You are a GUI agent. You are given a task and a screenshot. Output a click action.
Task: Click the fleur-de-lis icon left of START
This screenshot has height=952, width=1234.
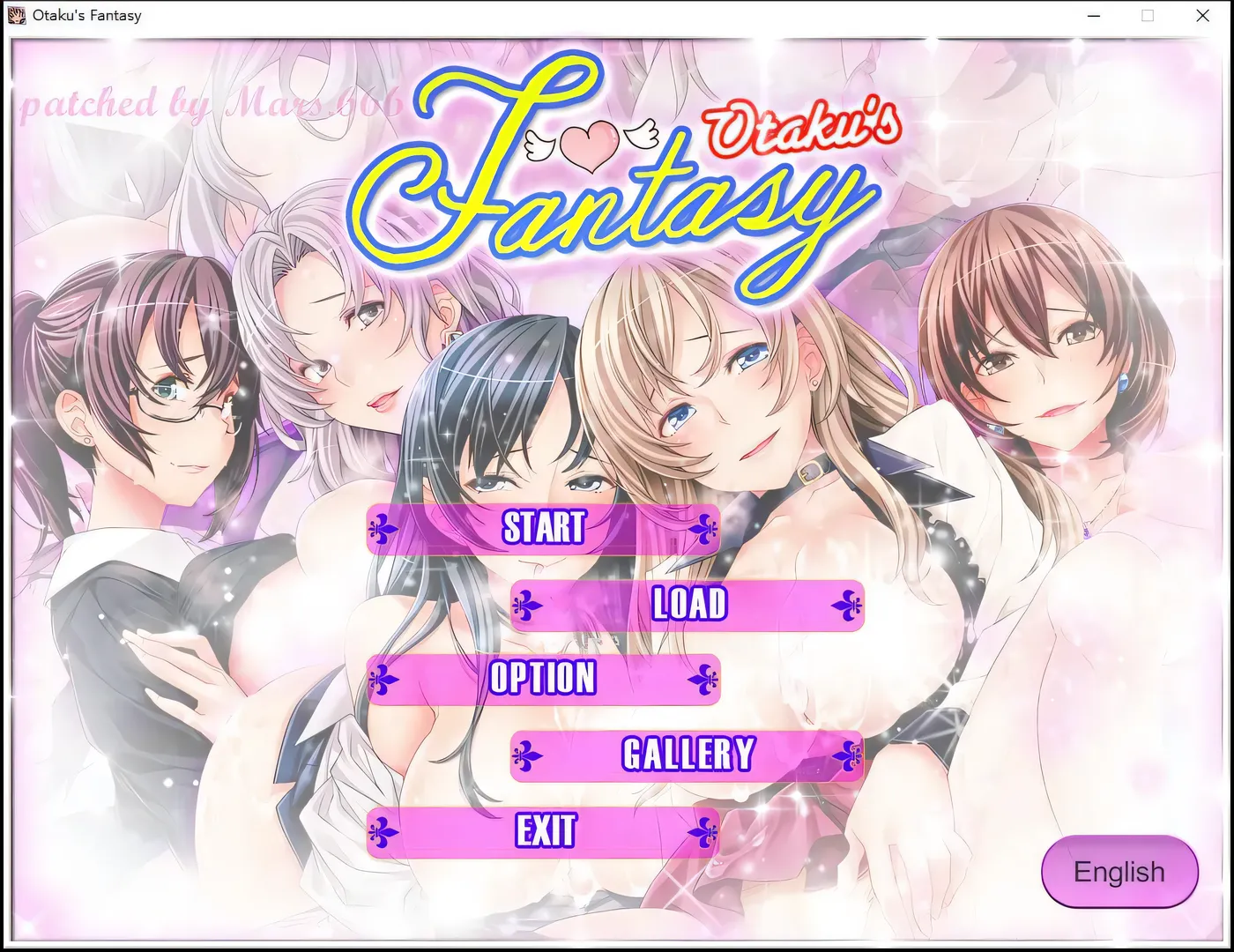click(383, 529)
